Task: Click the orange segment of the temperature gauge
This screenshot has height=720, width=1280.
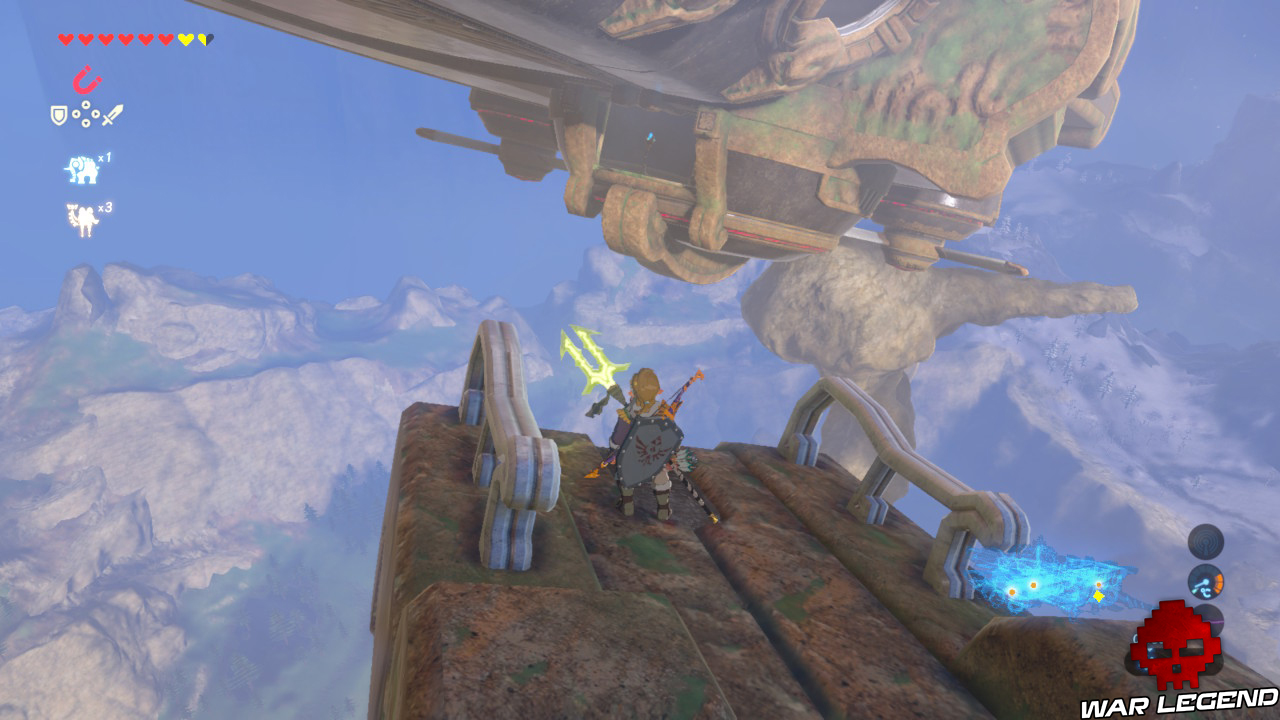Action: click(1219, 580)
